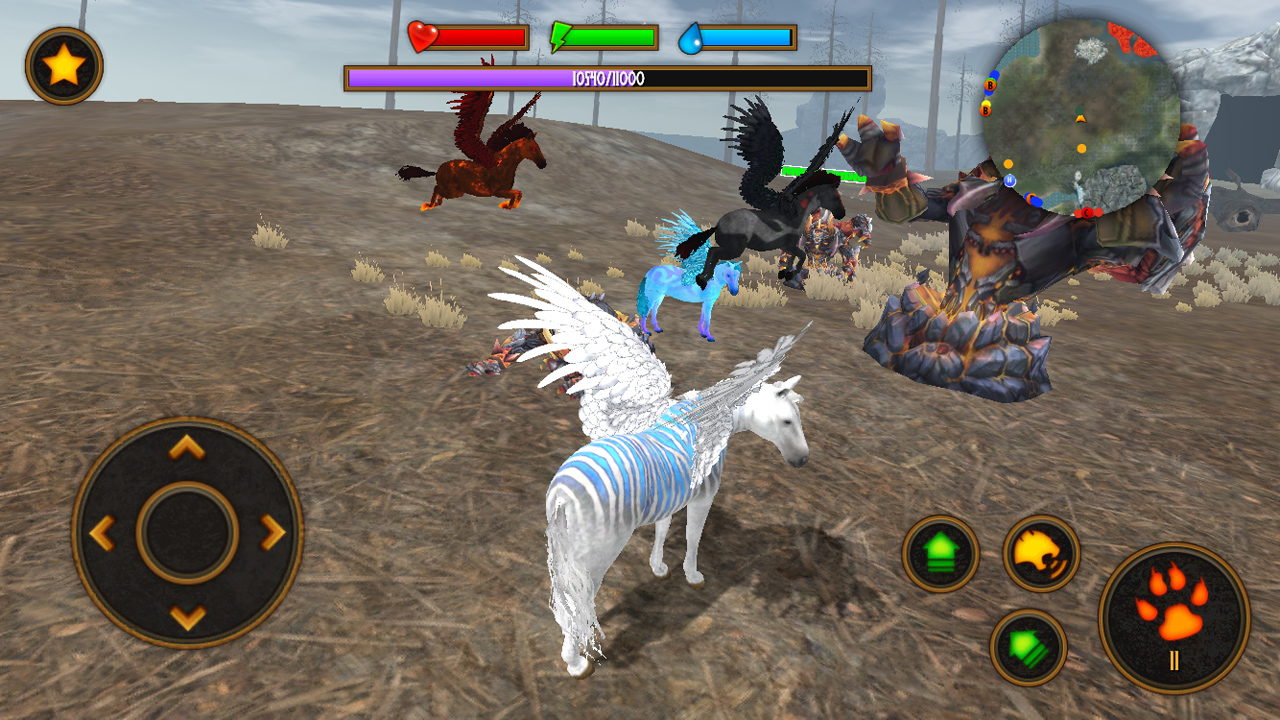Tap the C marker below the minimap
Viewport: 1280px width, 720px height.
coord(1086,212)
